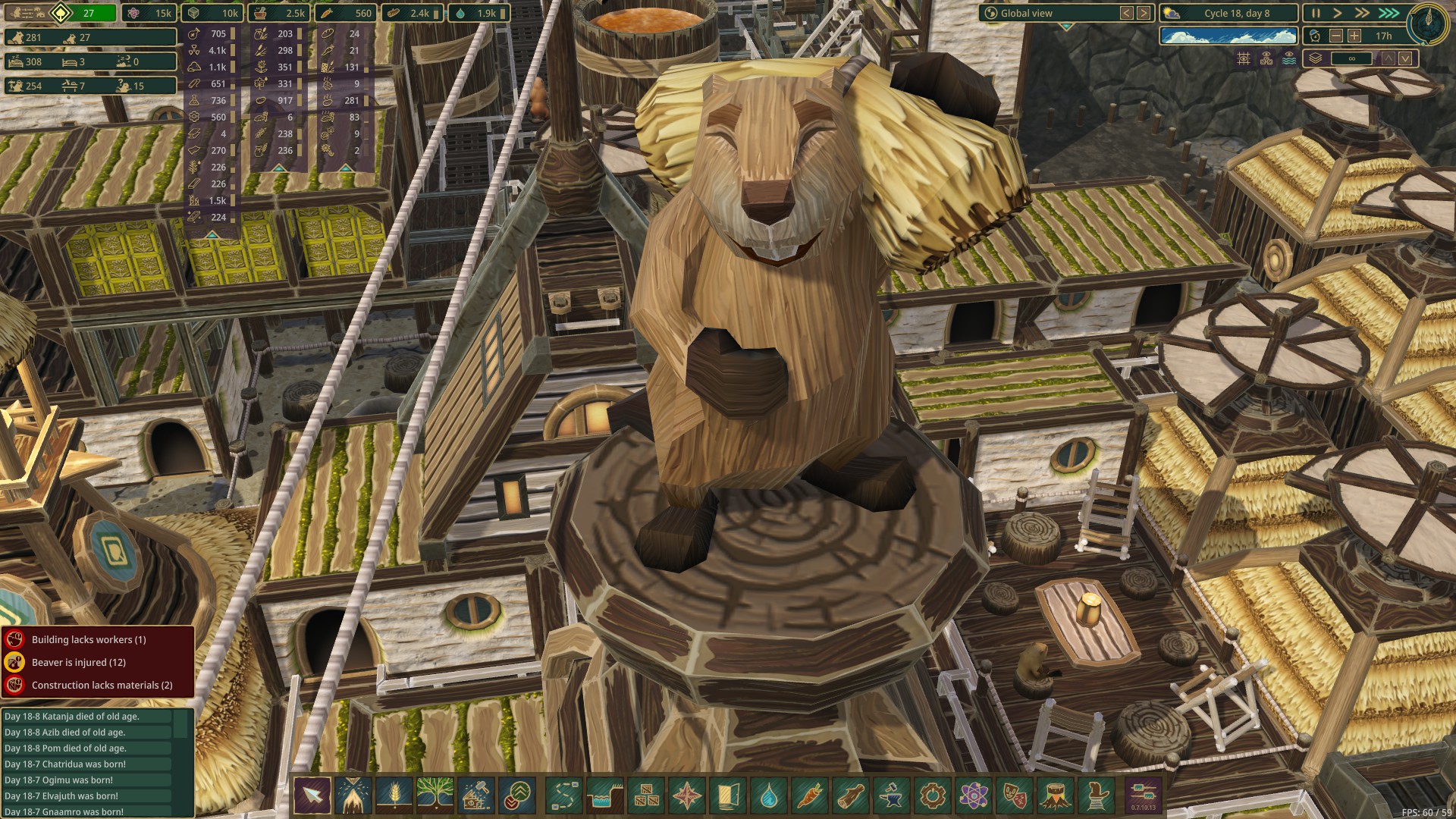Switch to the next district view
This screenshot has height=819, width=1456.
tap(1144, 13)
